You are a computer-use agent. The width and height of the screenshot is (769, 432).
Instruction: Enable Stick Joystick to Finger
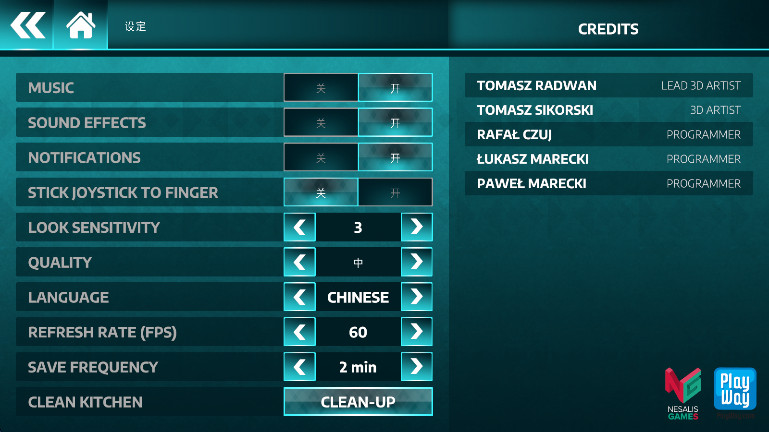395,193
